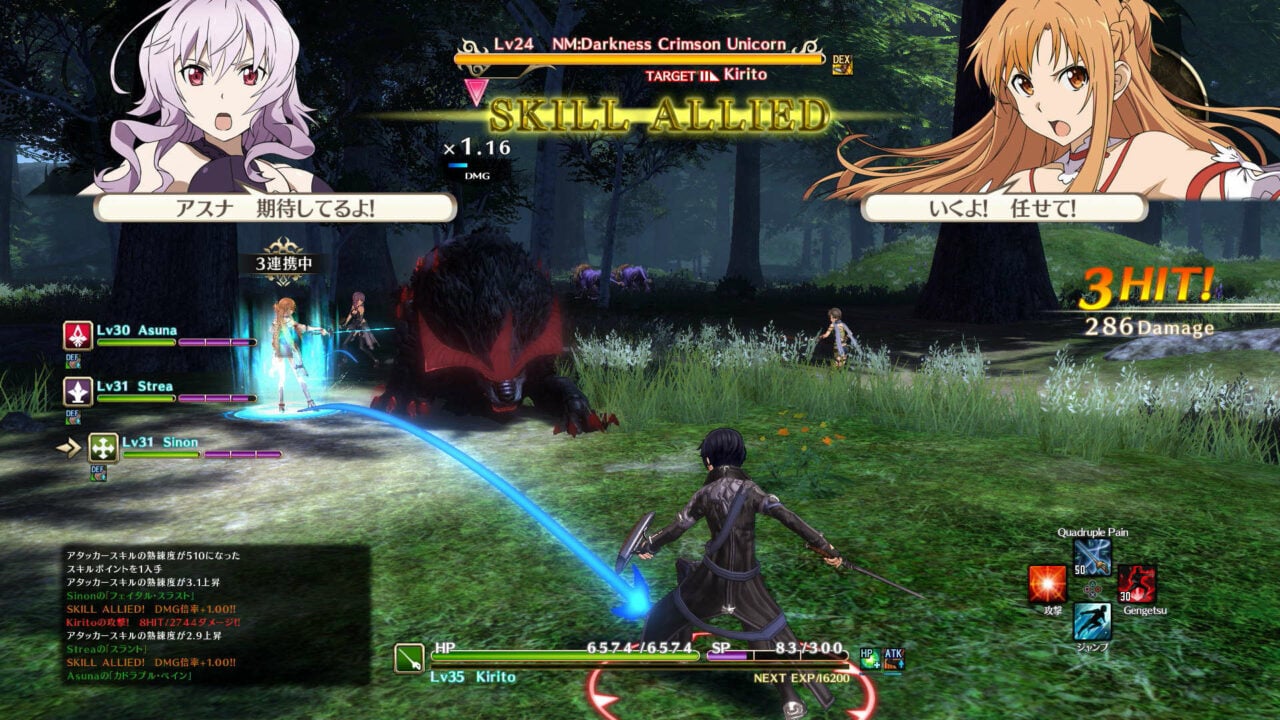Activate the Gengetsu skill icon

point(1137,585)
